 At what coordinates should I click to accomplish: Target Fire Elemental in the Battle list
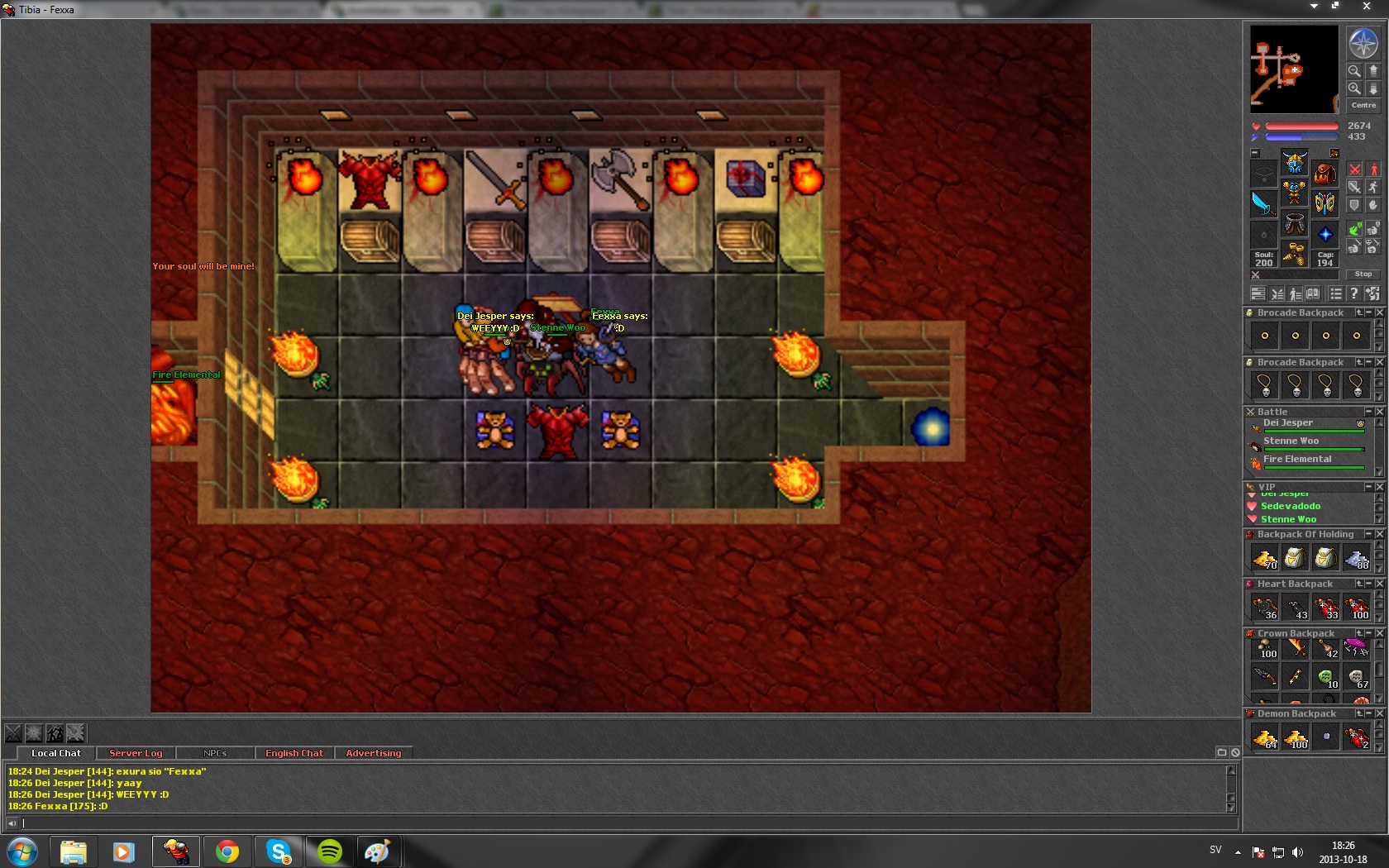click(x=1297, y=460)
